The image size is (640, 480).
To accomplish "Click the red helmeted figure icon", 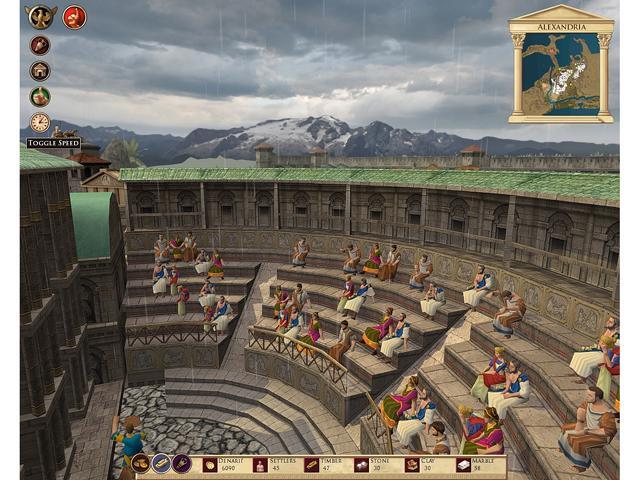I will 75,17.
